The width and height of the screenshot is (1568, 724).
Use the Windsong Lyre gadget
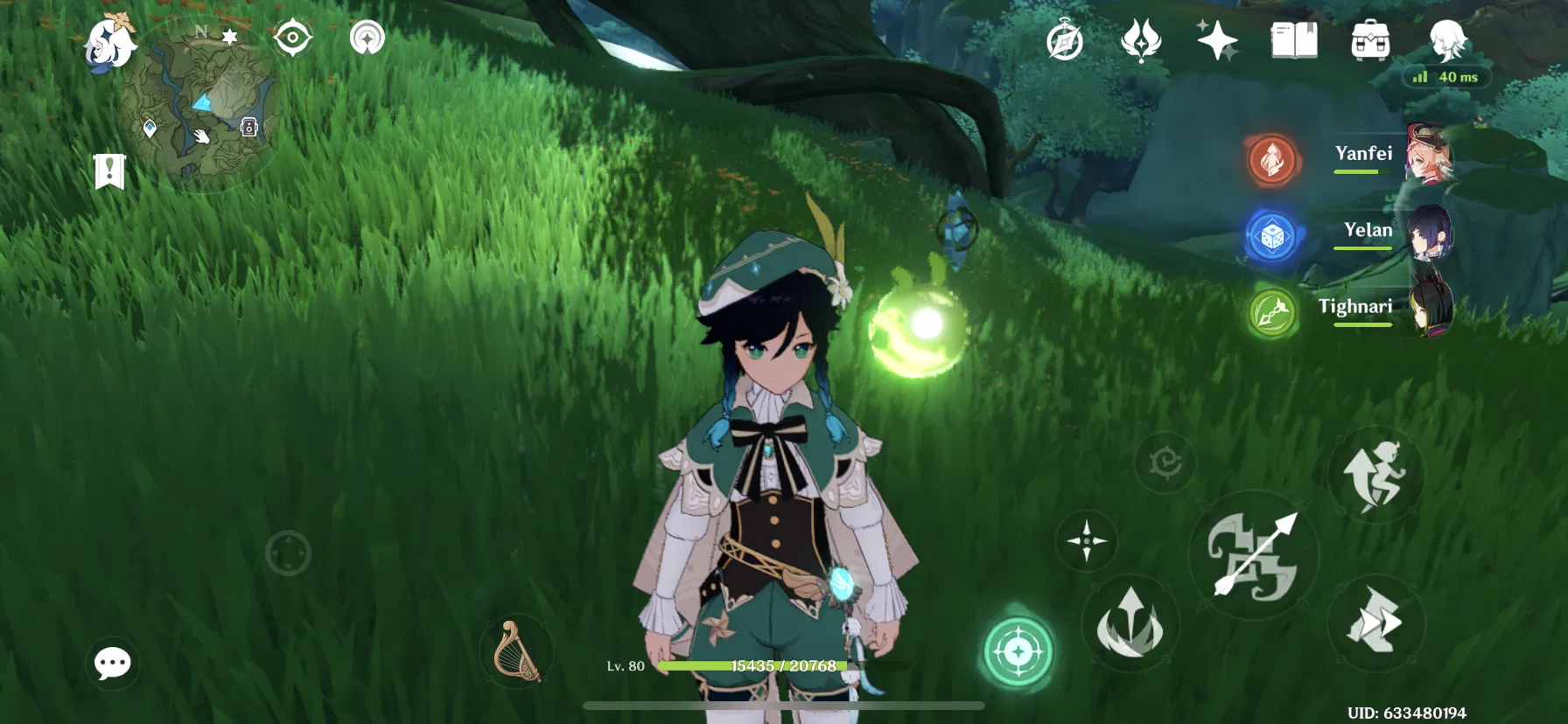tap(516, 651)
